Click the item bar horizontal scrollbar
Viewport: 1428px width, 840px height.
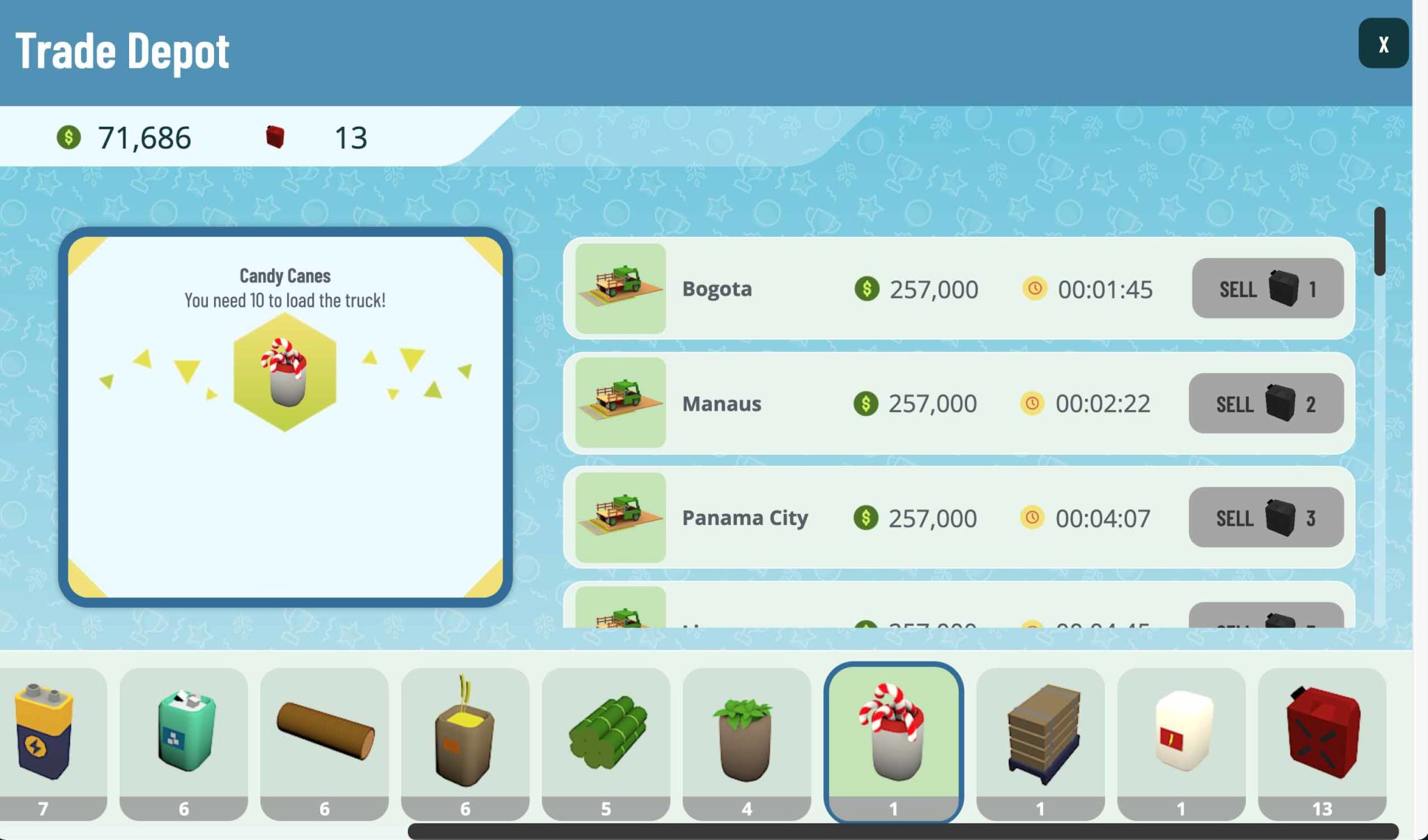point(902,831)
